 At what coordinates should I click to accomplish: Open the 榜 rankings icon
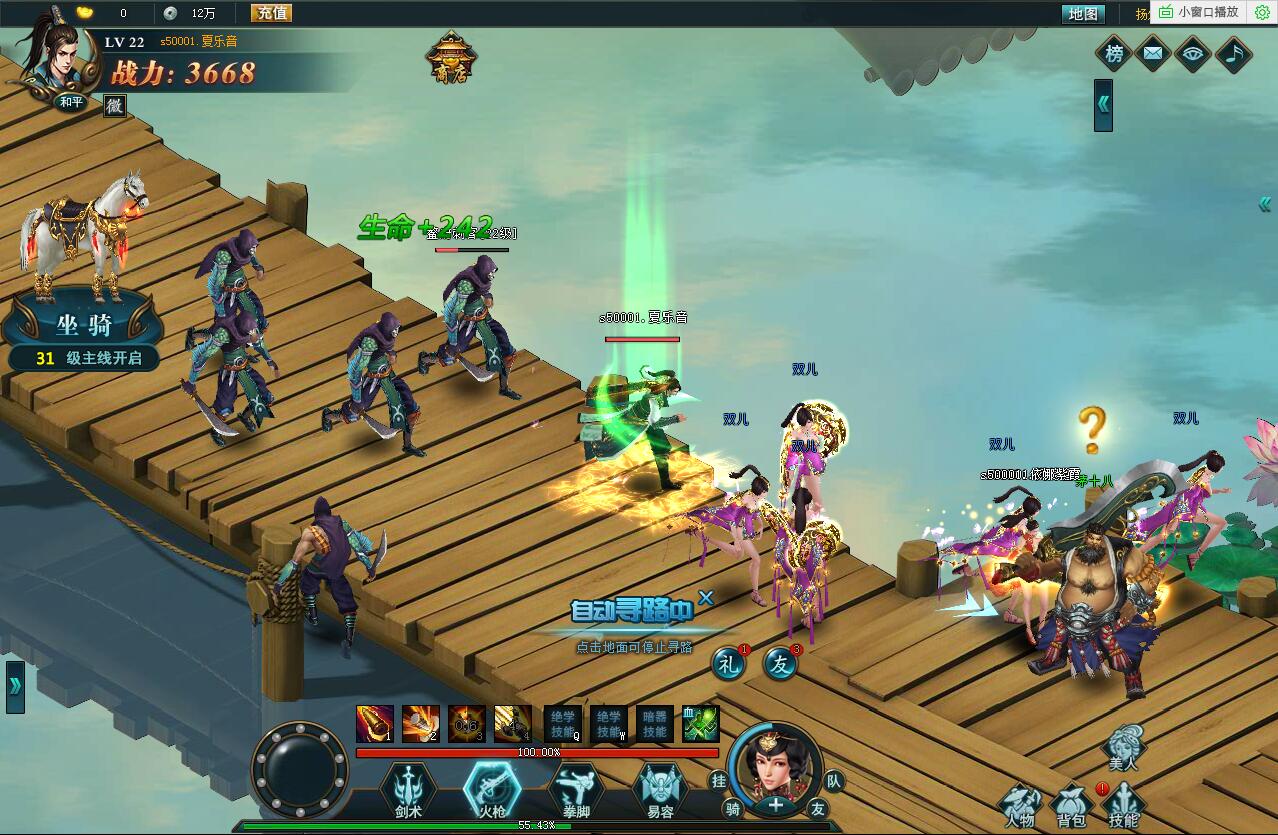click(1114, 54)
